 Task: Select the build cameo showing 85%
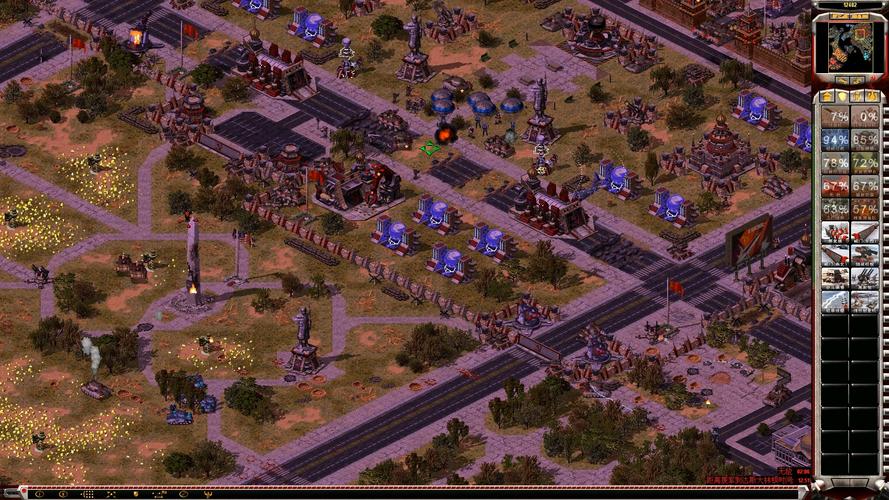coord(865,139)
